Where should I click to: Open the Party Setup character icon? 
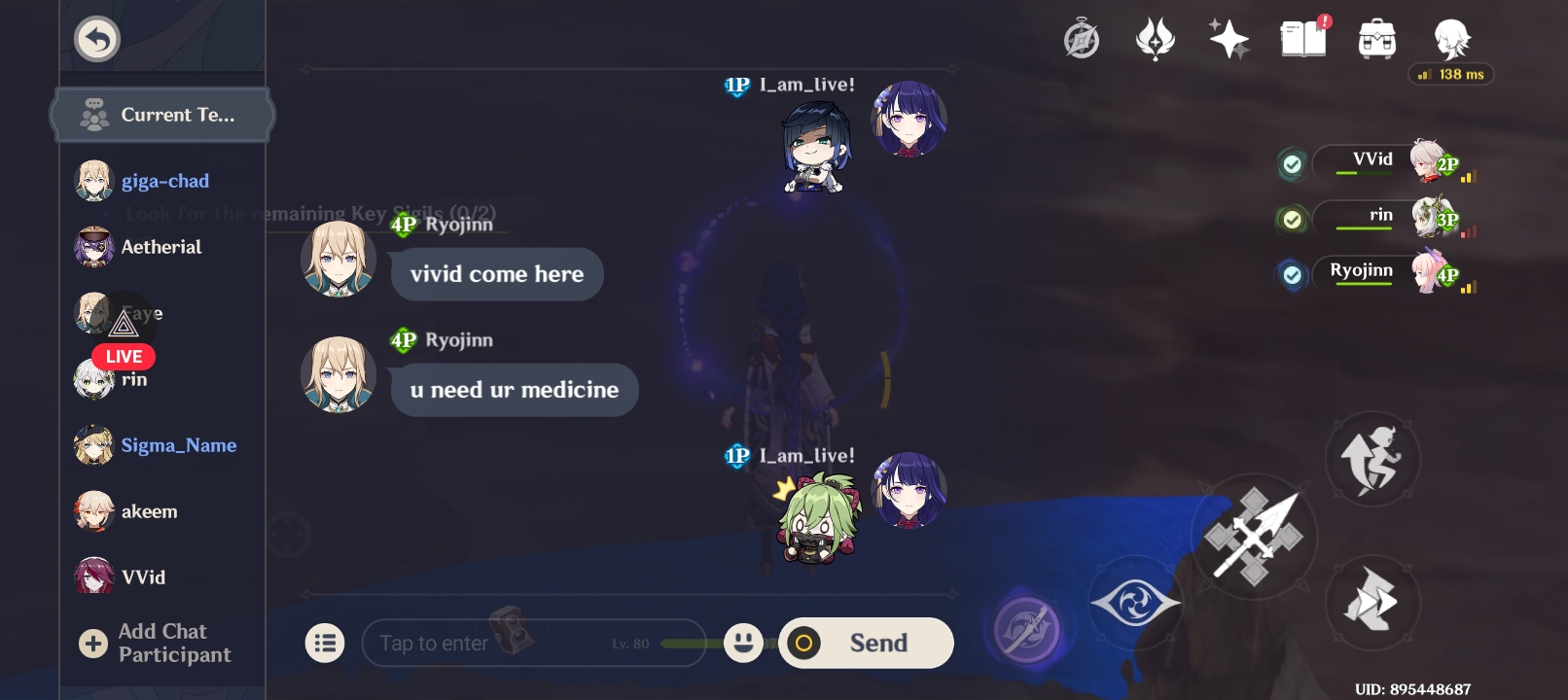[1448, 39]
